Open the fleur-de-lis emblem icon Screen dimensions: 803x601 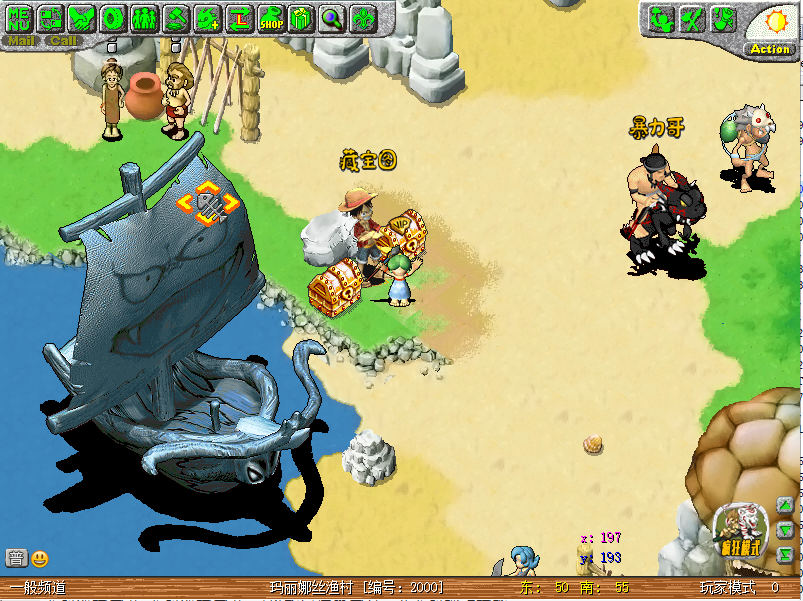click(x=364, y=17)
